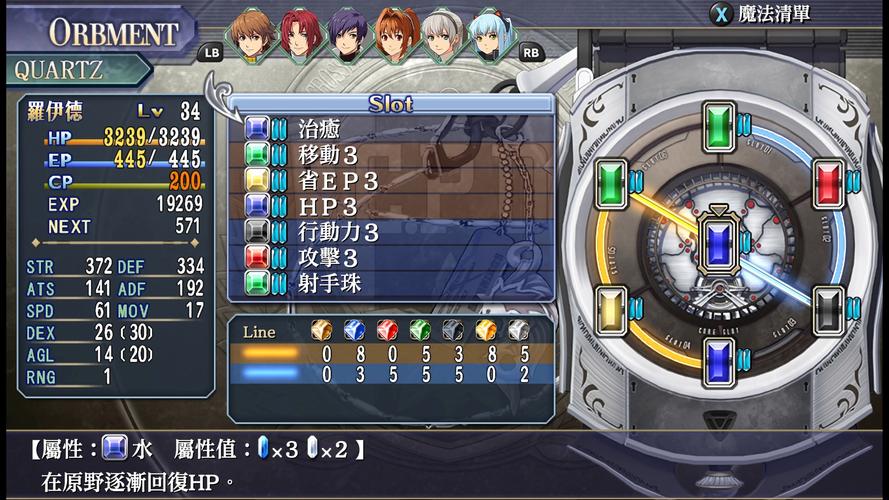Choose the 省EP3 quartz in the slot list
The height and width of the screenshot is (500, 889).
390,180
